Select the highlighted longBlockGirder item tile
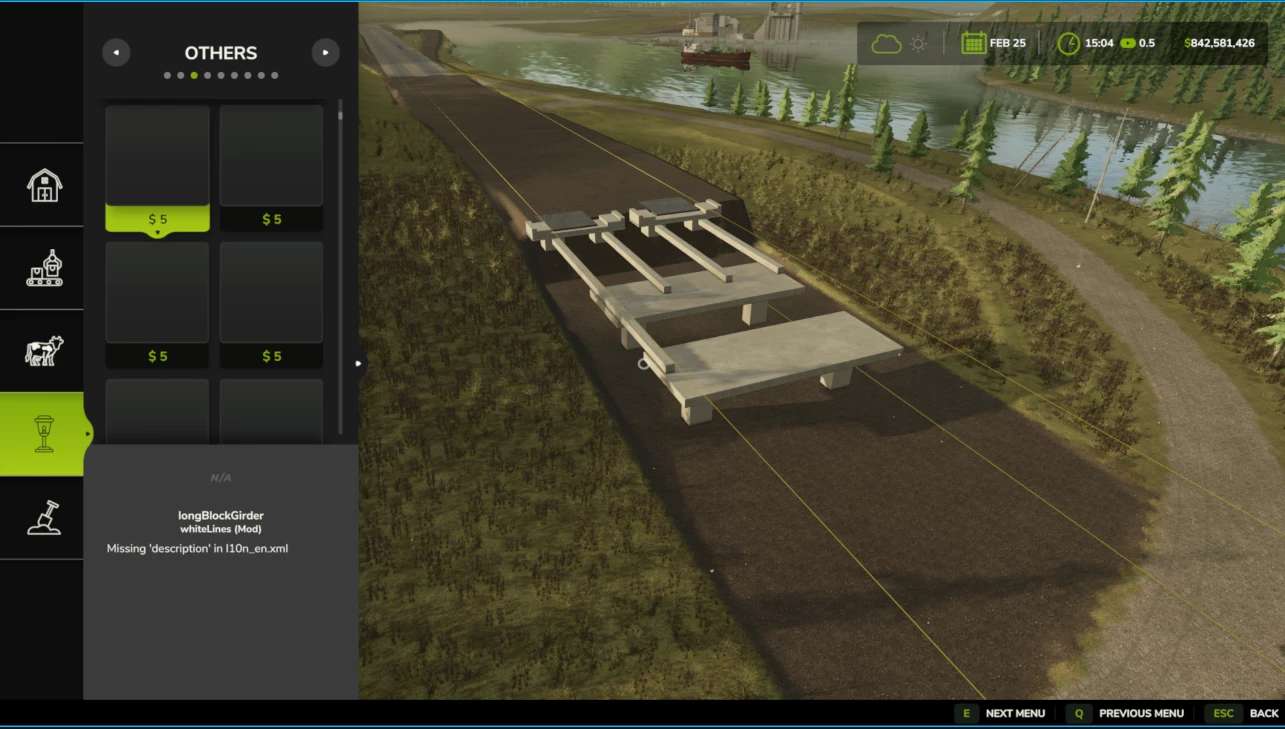 pyautogui.click(x=157, y=168)
